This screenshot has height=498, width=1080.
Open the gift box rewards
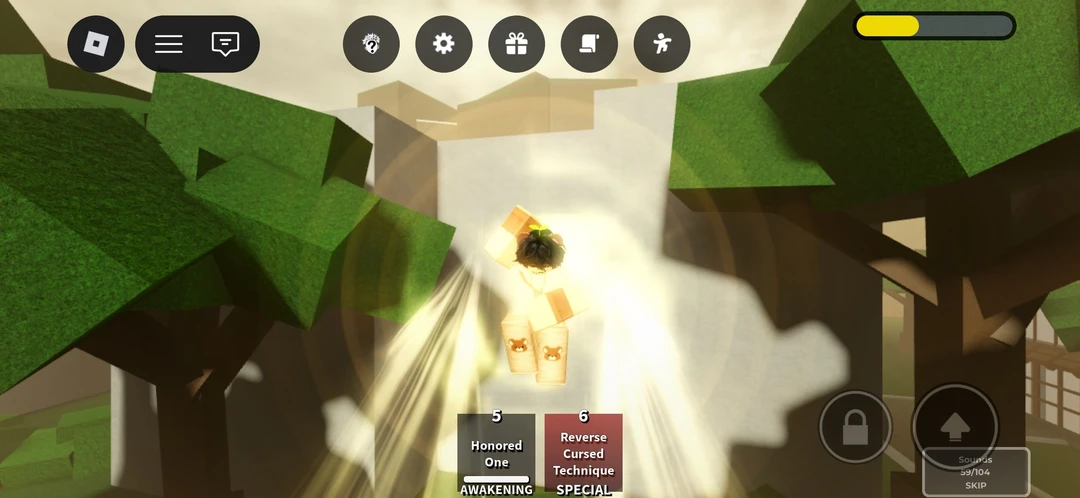pyautogui.click(x=516, y=44)
